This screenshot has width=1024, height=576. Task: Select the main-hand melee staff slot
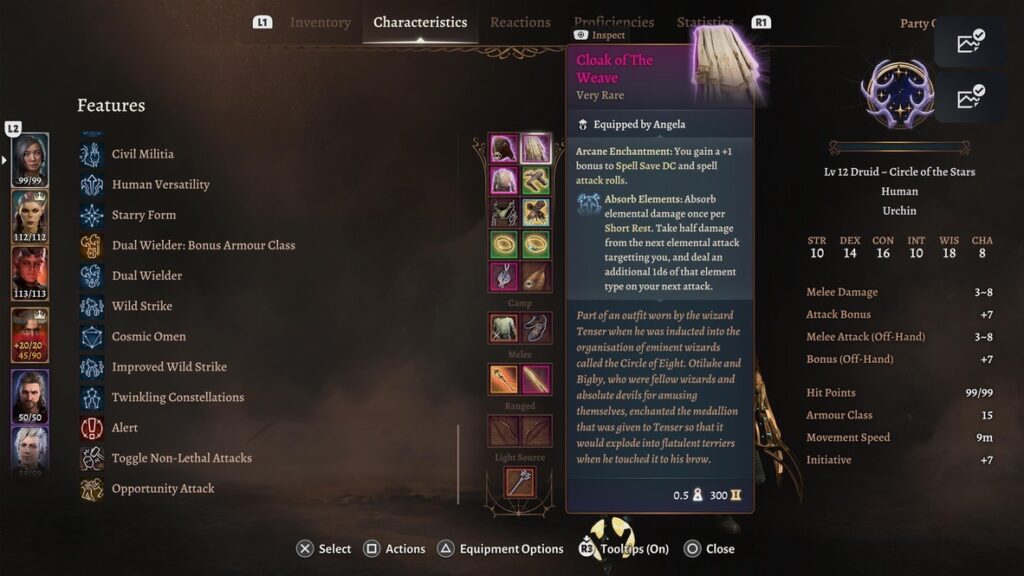click(x=503, y=379)
